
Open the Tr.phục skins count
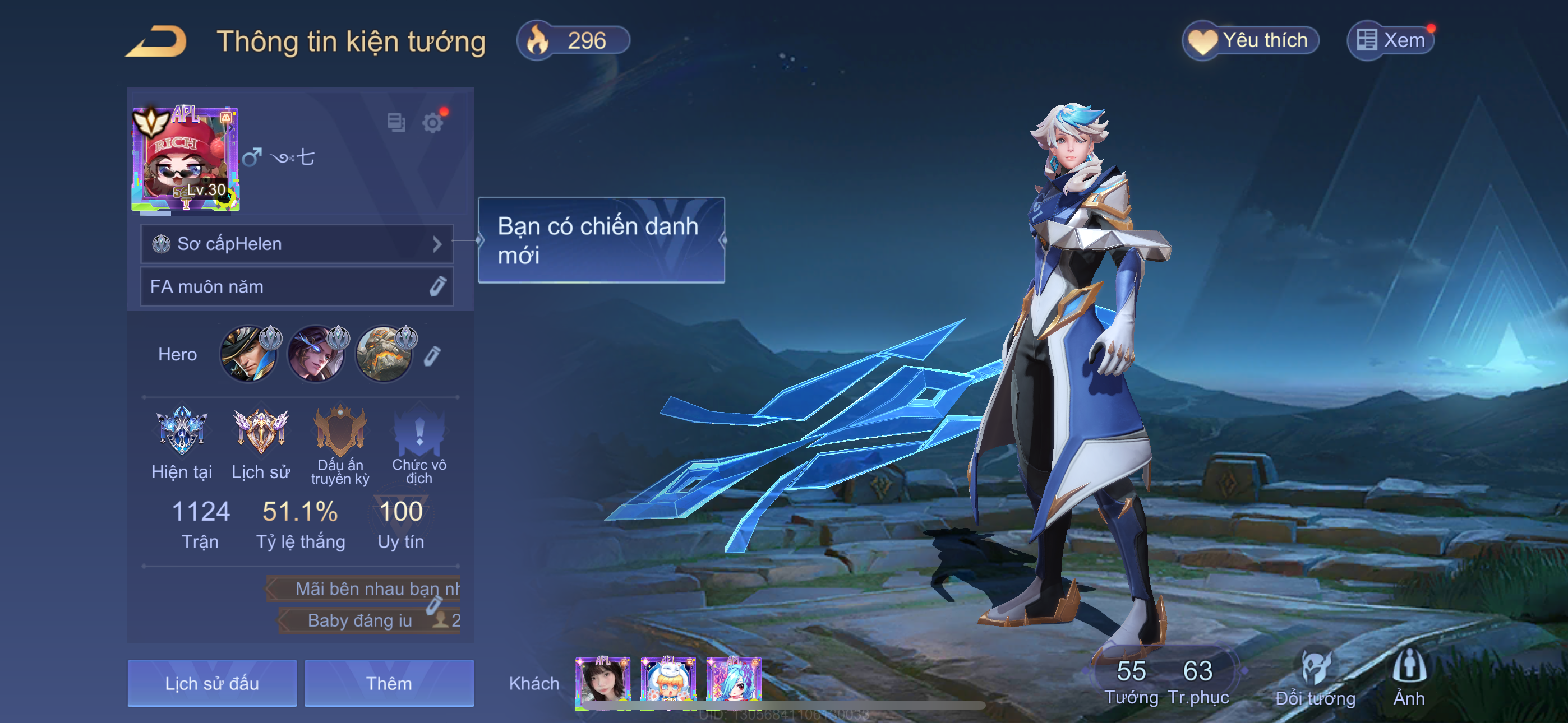1198,682
